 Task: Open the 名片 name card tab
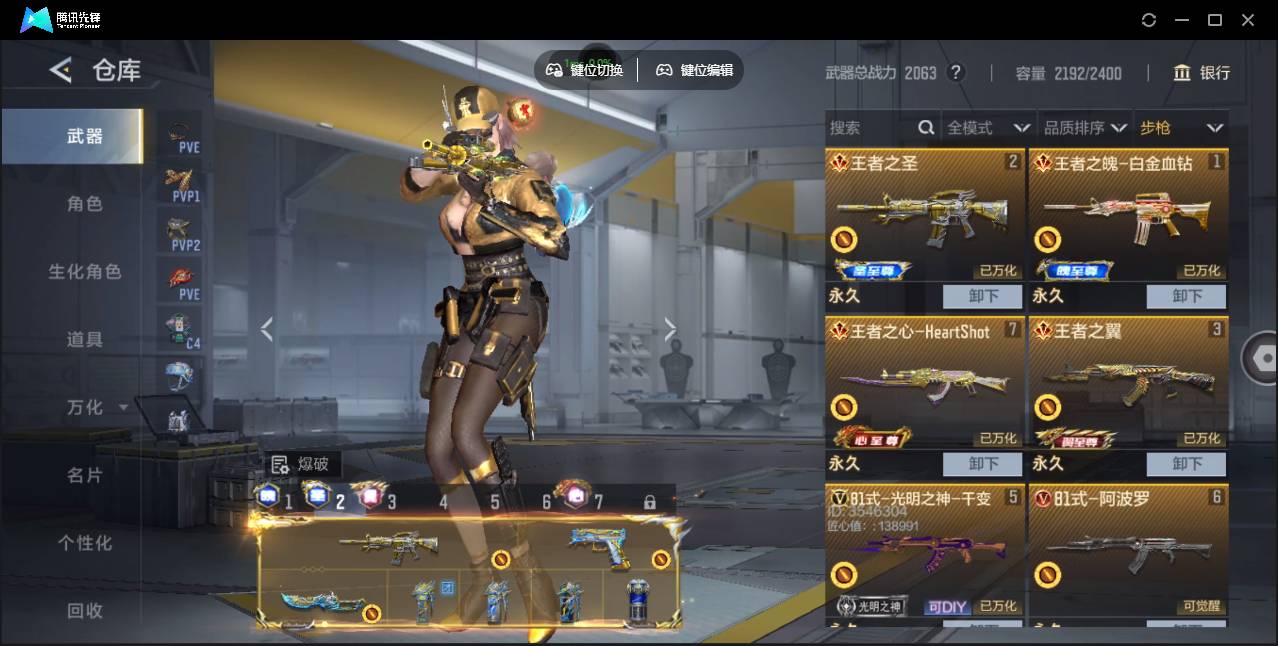coord(85,475)
